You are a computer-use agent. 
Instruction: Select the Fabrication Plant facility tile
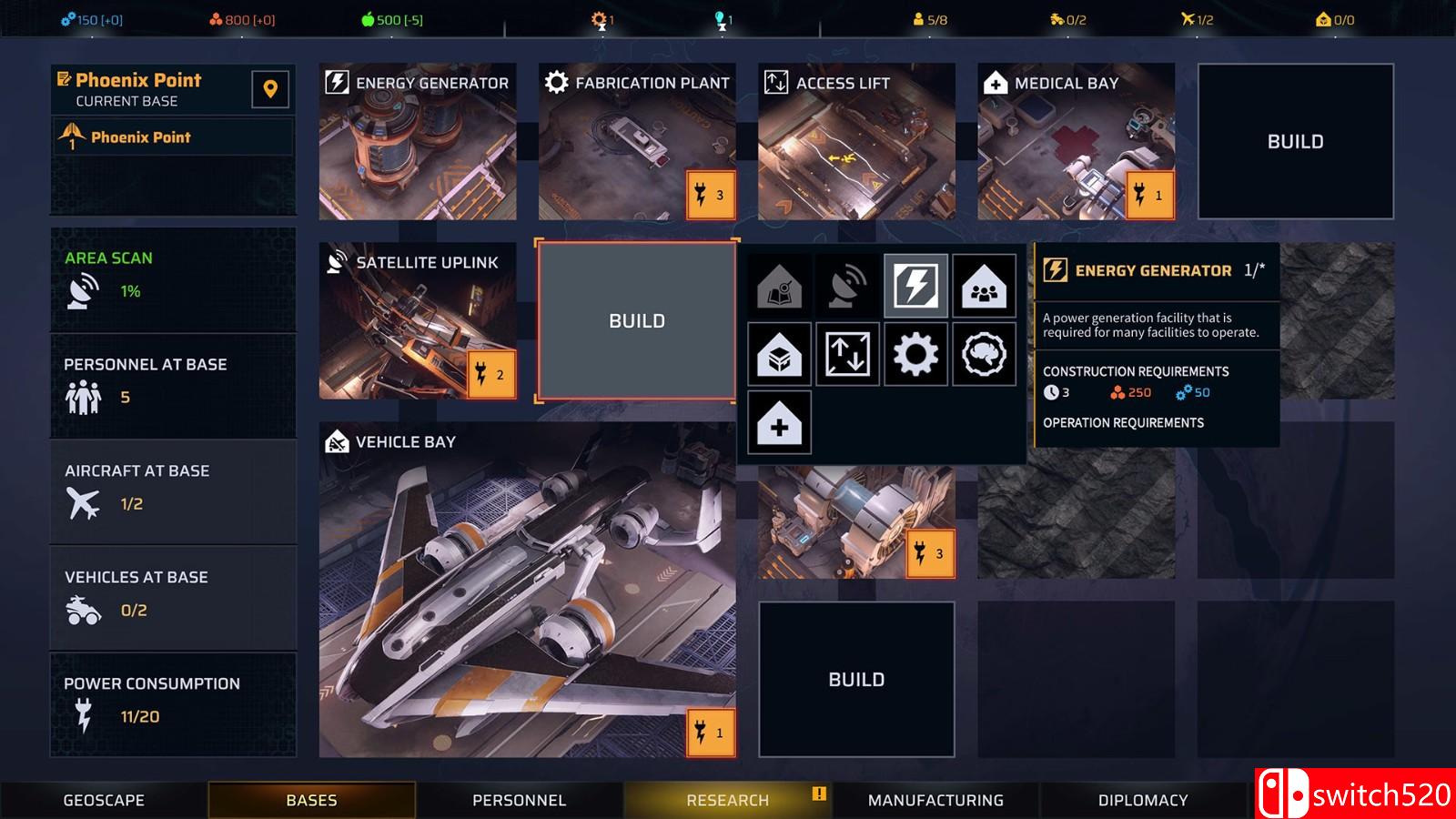click(x=637, y=141)
